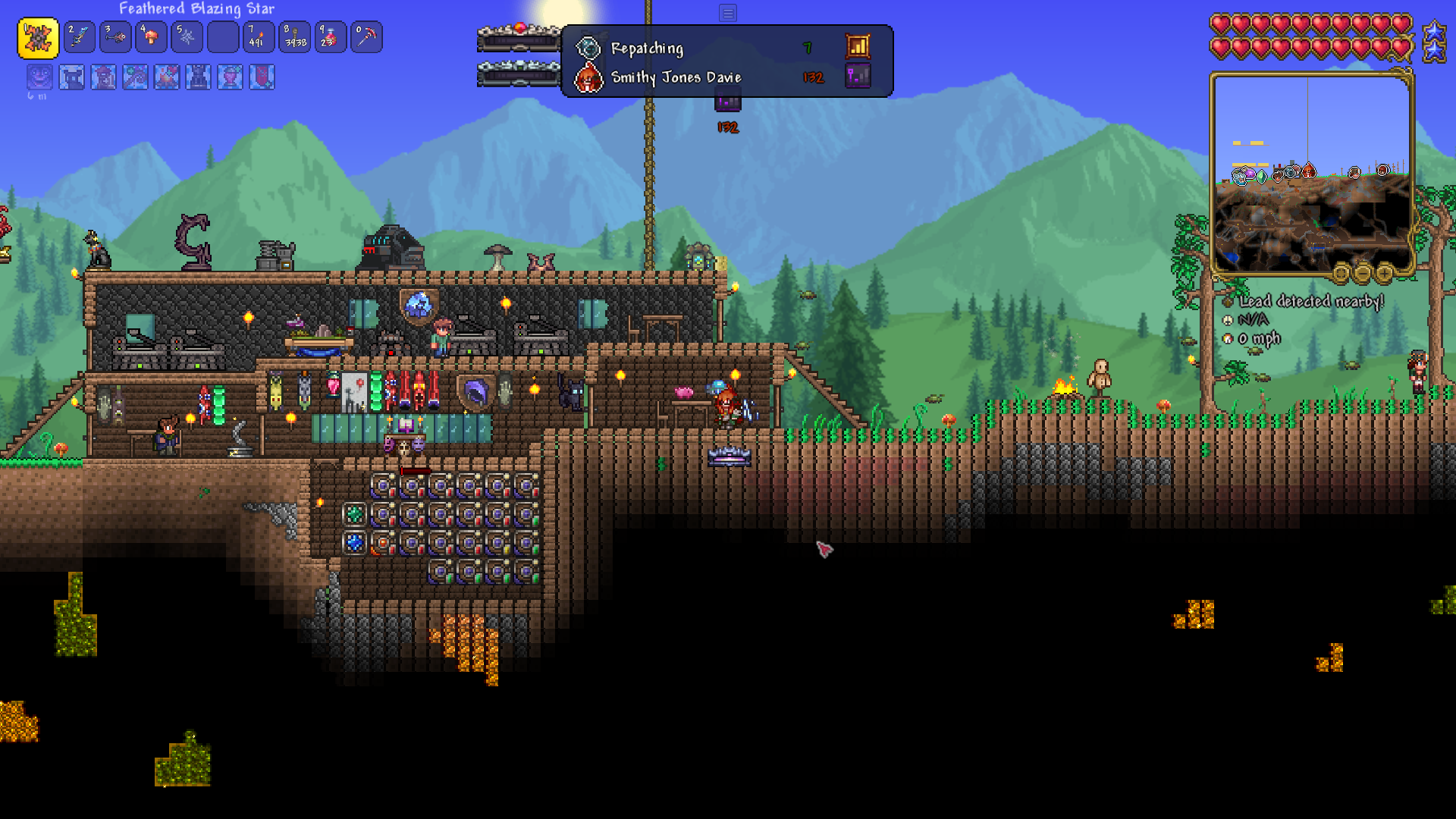Select the blue sword in slot 2
The height and width of the screenshot is (819, 1456).
point(79,37)
